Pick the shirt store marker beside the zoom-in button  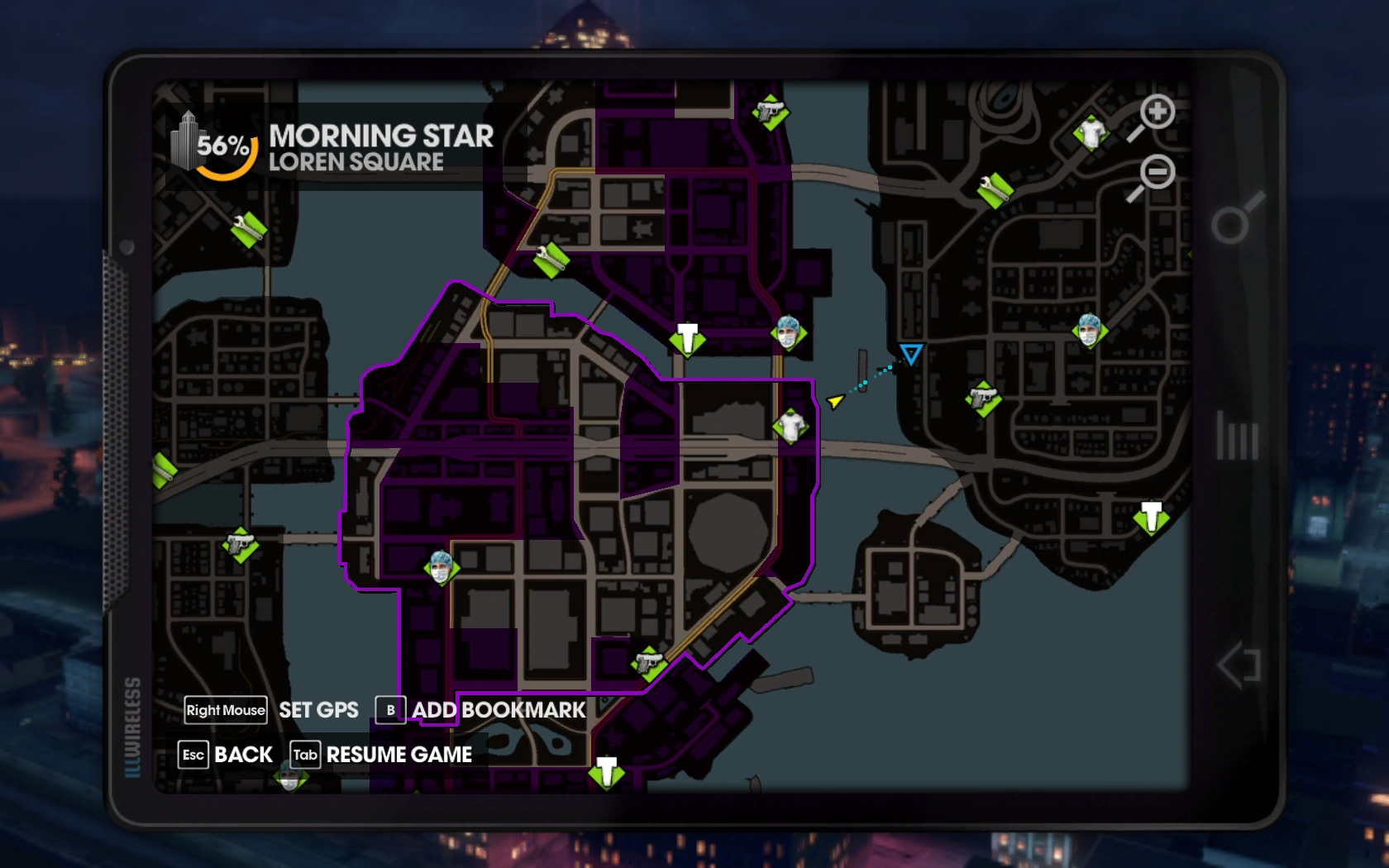(x=1091, y=132)
